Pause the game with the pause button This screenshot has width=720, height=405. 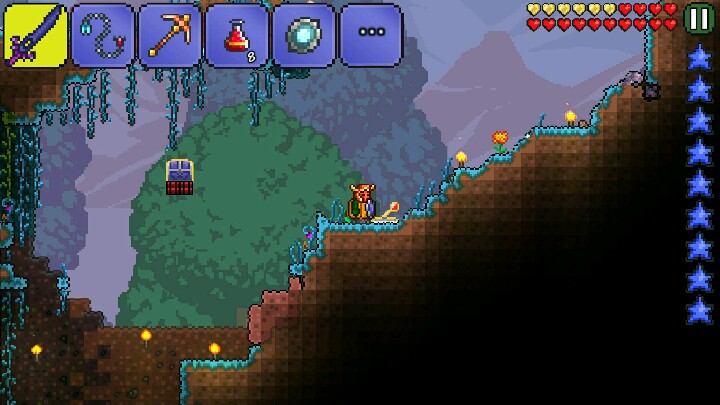[x=699, y=18]
